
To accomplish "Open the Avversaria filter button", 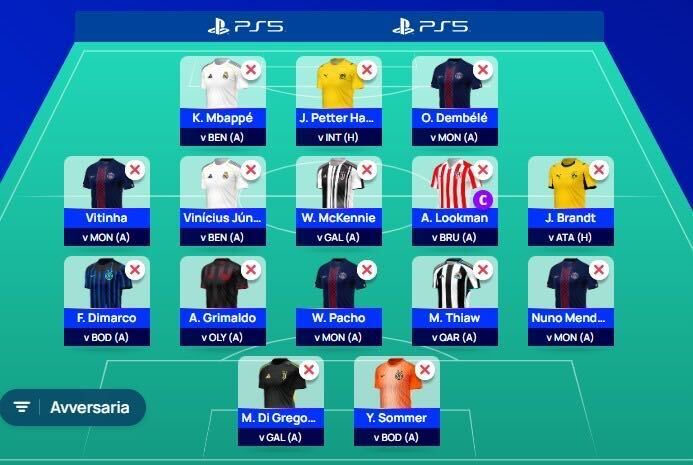I will (73, 407).
